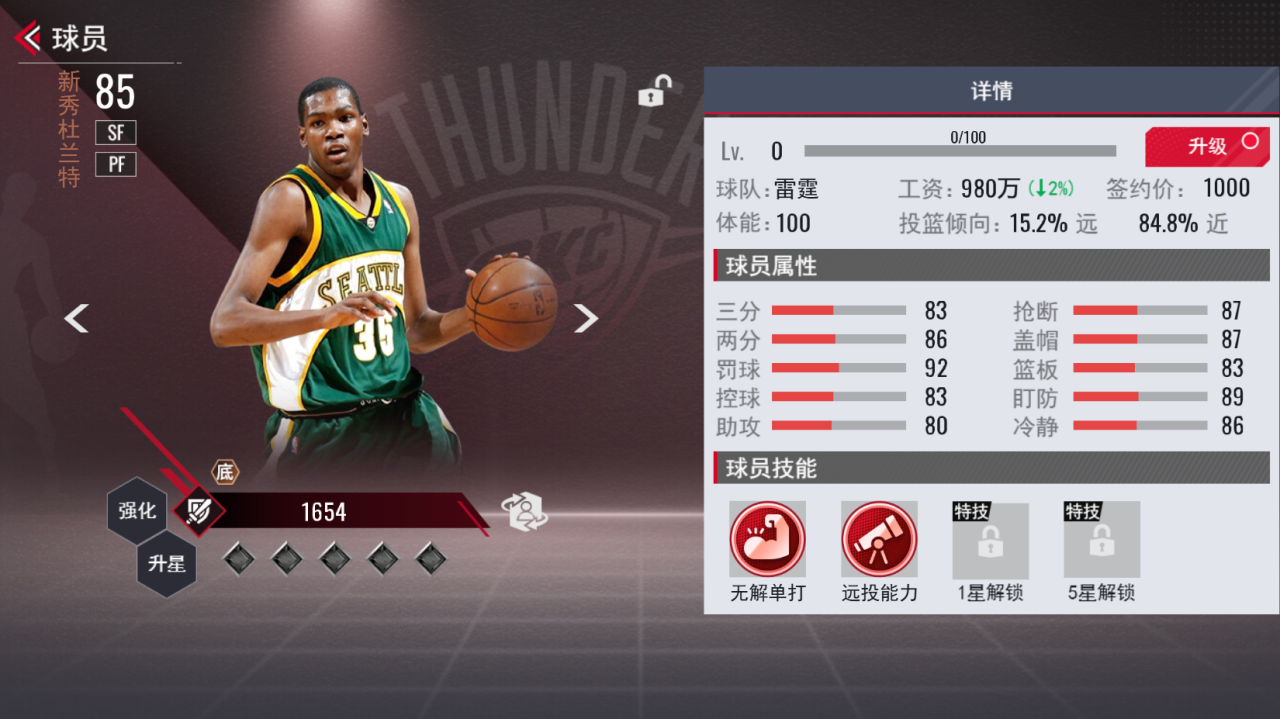The image size is (1280, 719).
Task: Show the previous player with left arrow
Action: click(x=77, y=319)
